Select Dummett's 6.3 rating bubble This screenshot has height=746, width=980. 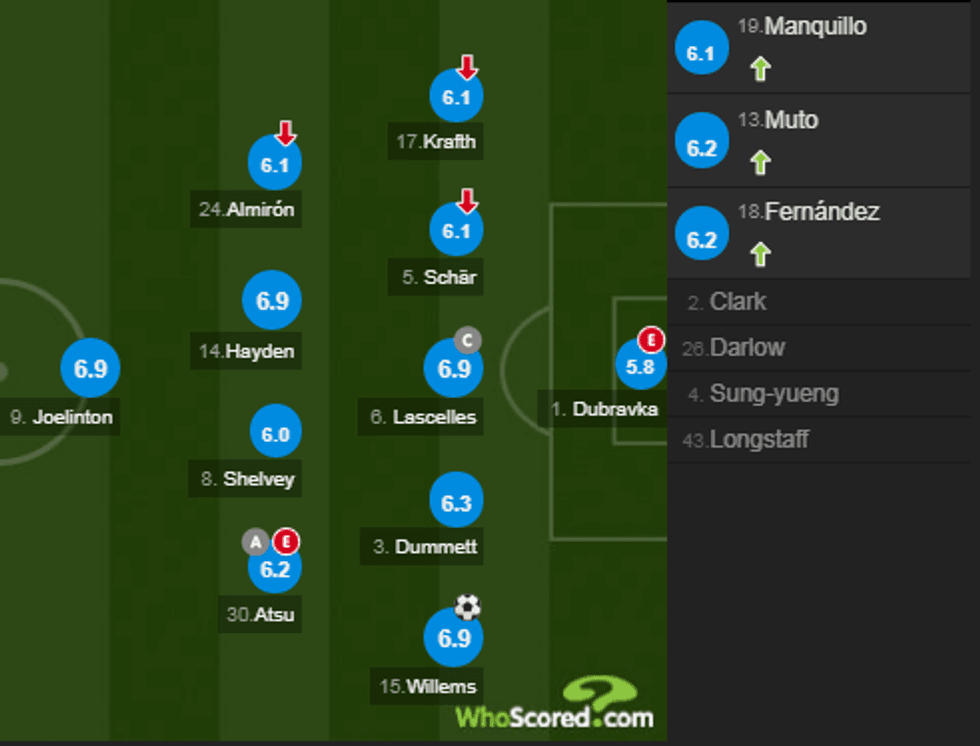coord(456,502)
